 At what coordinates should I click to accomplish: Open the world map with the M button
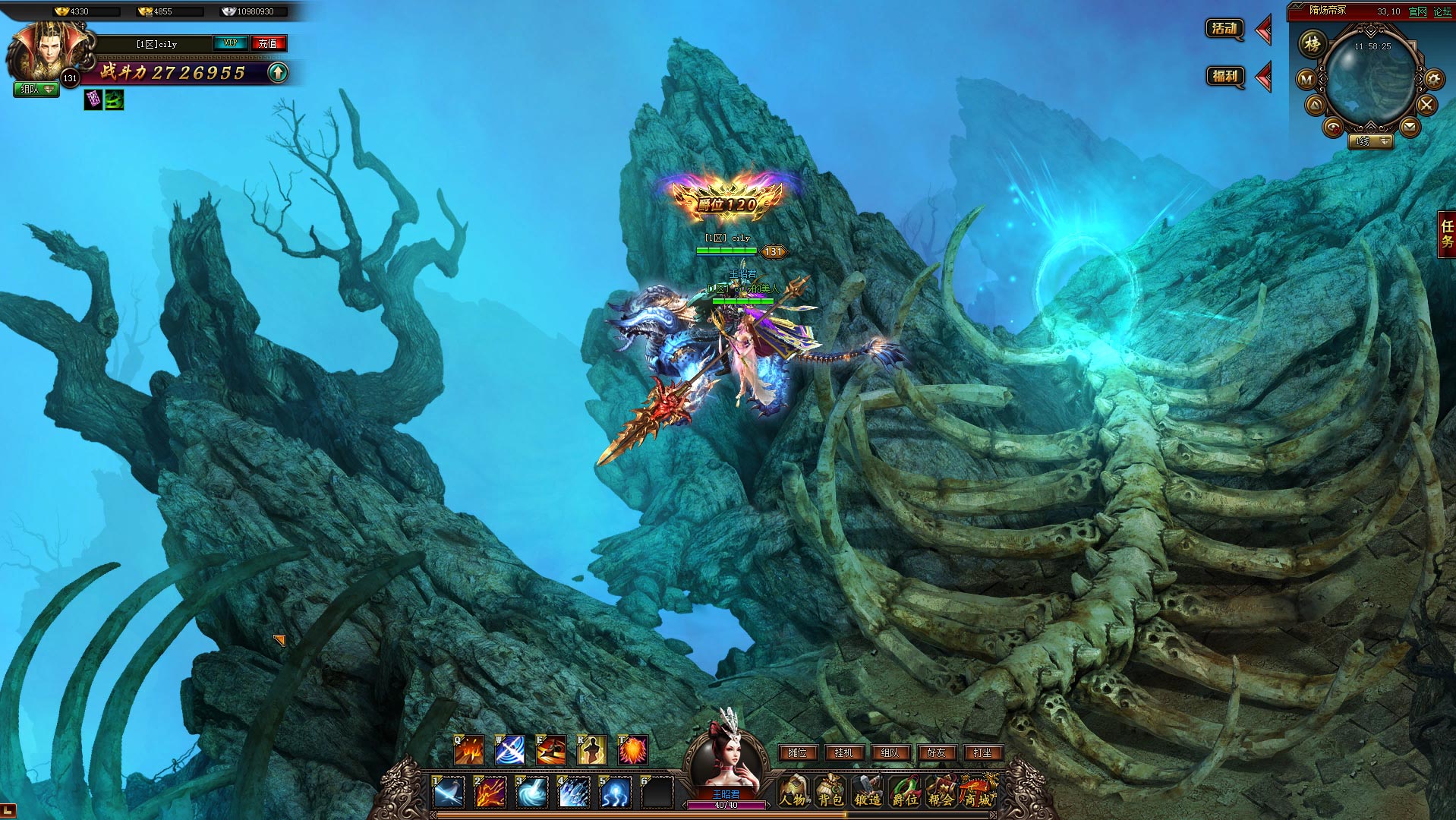[x=1306, y=79]
